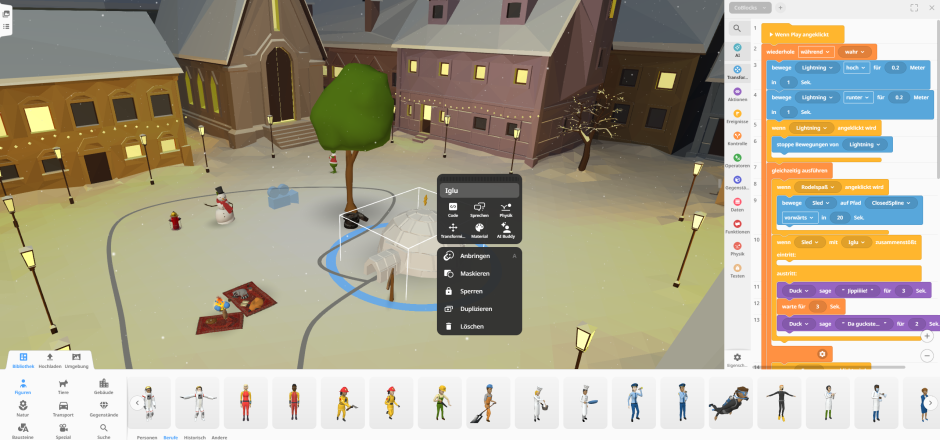Image resolution: width=940 pixels, height=440 pixels.
Task: Choose the Material palette option
Action: coord(479,230)
